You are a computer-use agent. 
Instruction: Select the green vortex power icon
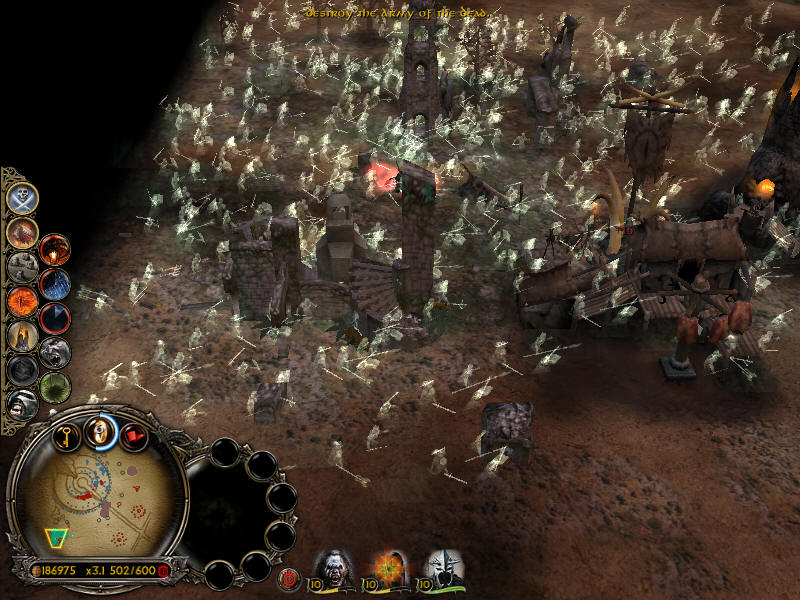(55, 386)
